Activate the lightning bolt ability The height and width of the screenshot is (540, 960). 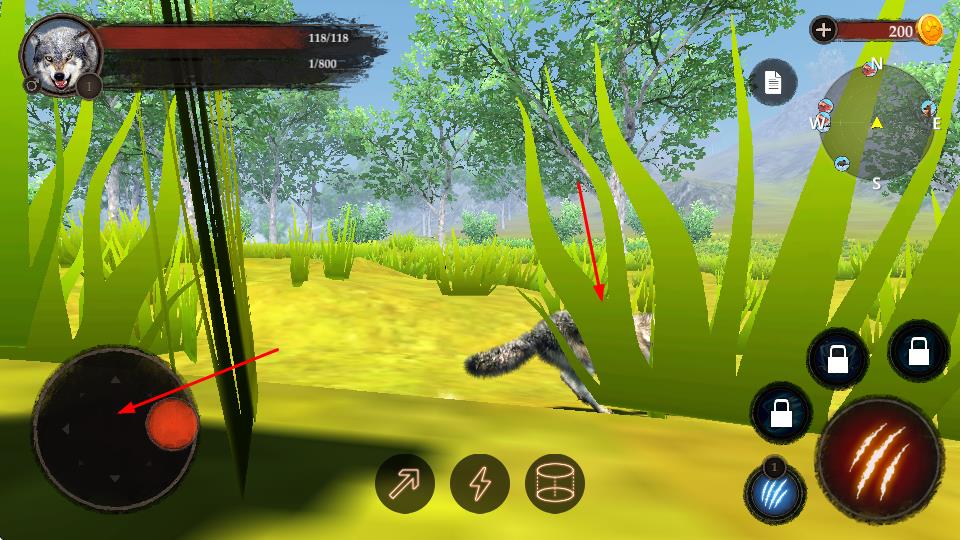(x=480, y=484)
